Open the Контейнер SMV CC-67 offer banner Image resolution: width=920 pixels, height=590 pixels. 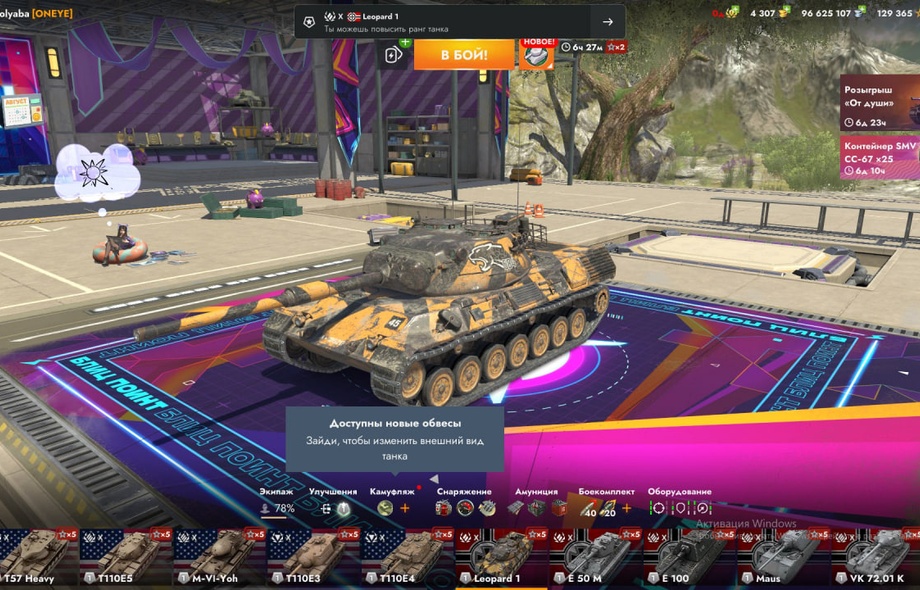(x=878, y=158)
